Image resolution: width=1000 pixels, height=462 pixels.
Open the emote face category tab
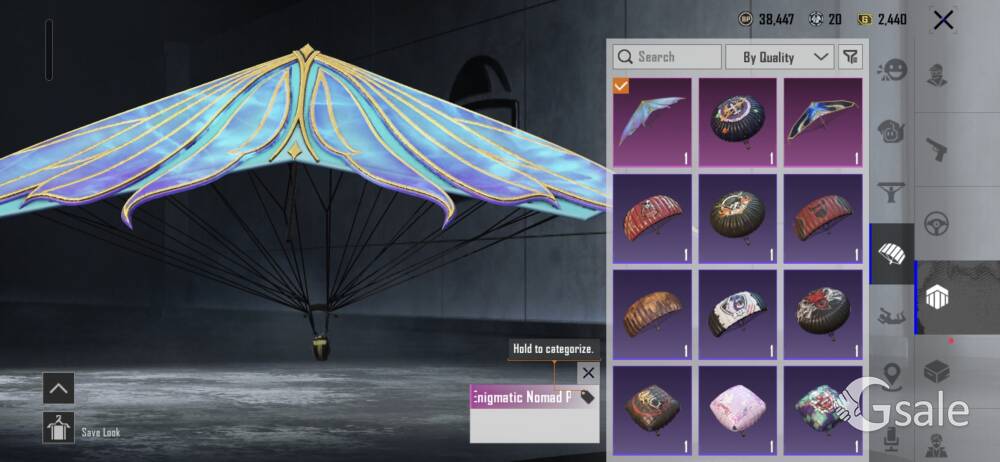[891, 72]
